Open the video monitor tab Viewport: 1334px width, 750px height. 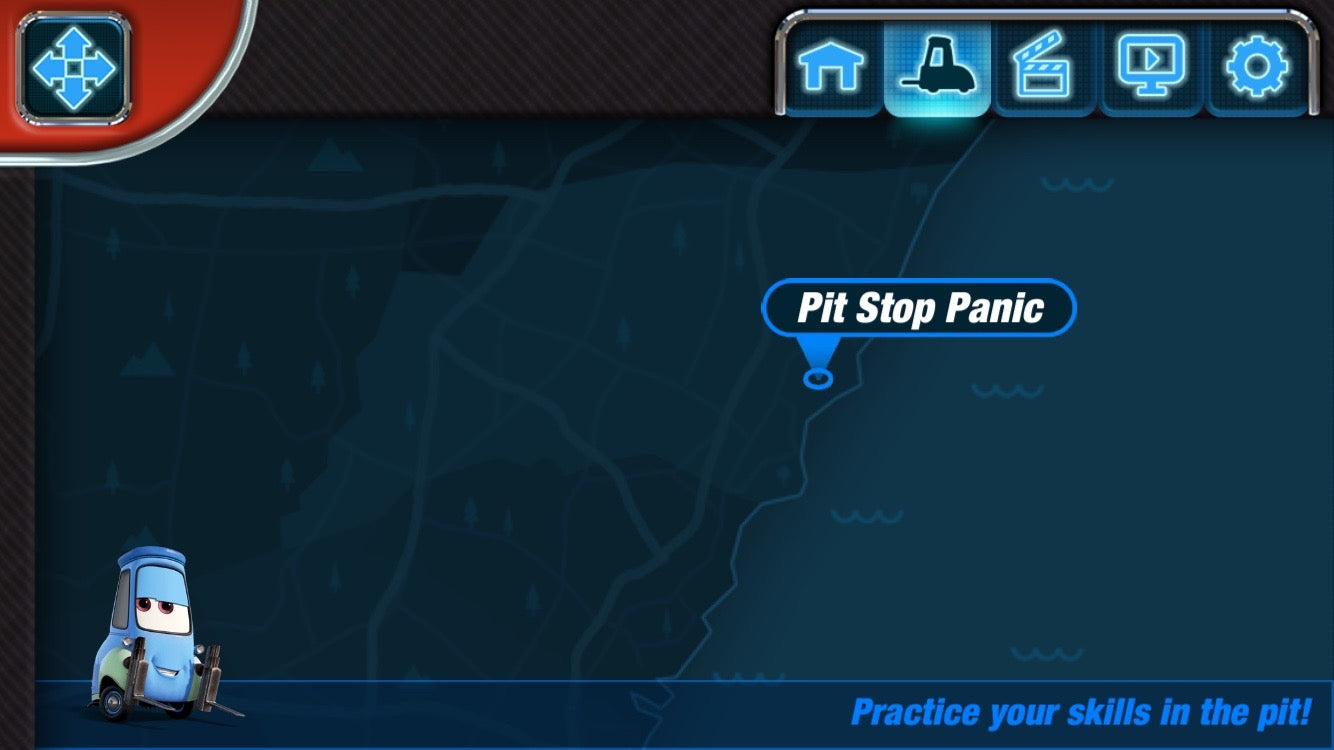click(x=1151, y=66)
